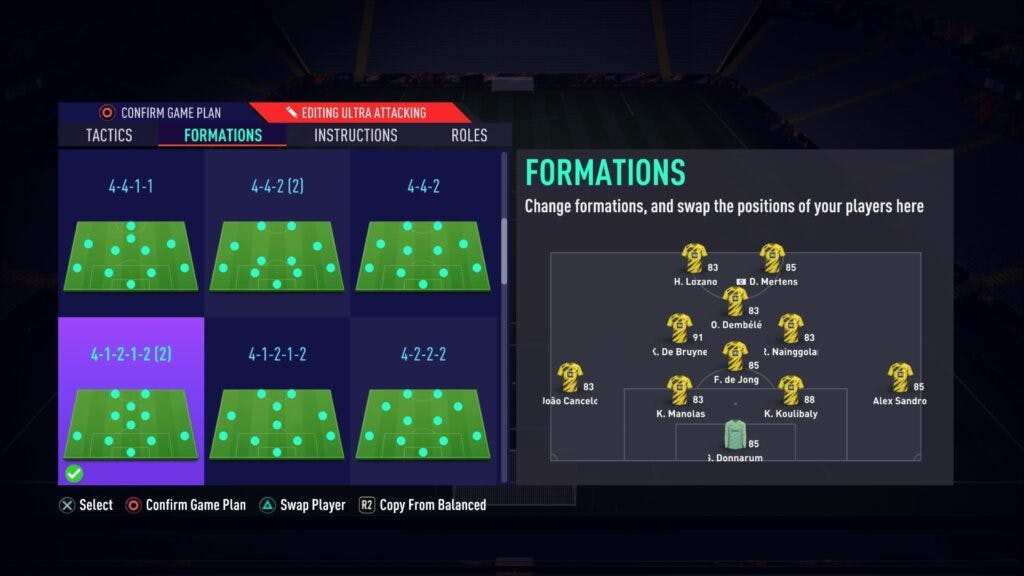This screenshot has width=1024, height=576.
Task: Choose the 4-4-2 (2) formation
Action: pyautogui.click(x=277, y=234)
